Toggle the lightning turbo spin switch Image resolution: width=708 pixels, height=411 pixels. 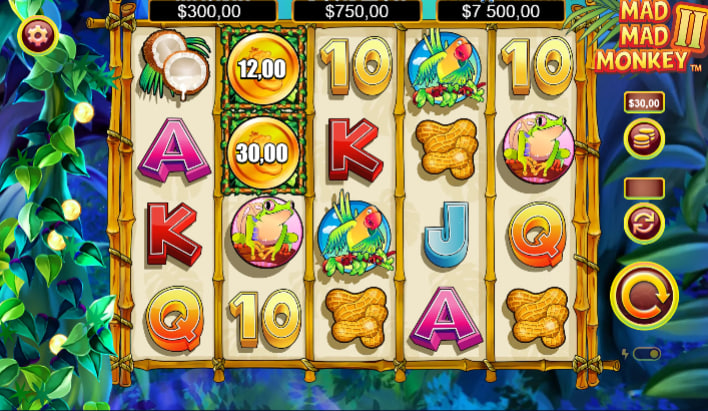click(x=646, y=354)
